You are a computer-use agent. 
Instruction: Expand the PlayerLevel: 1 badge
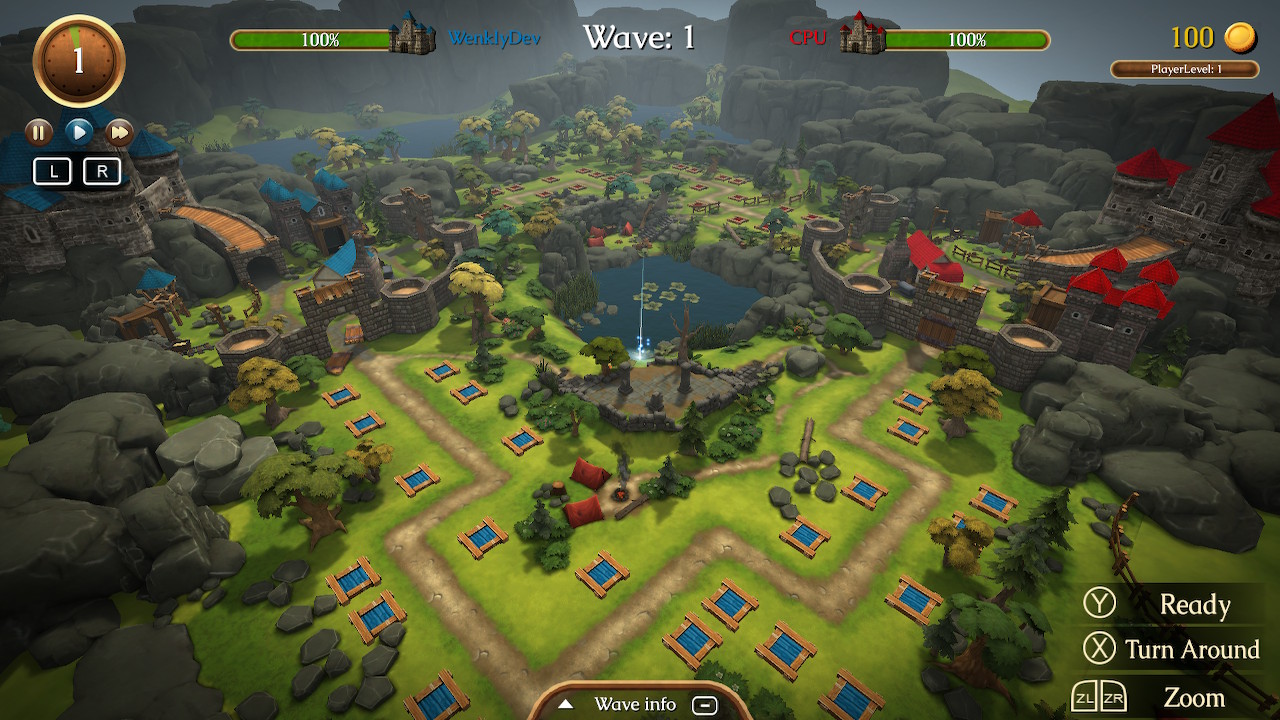[x=1186, y=67]
